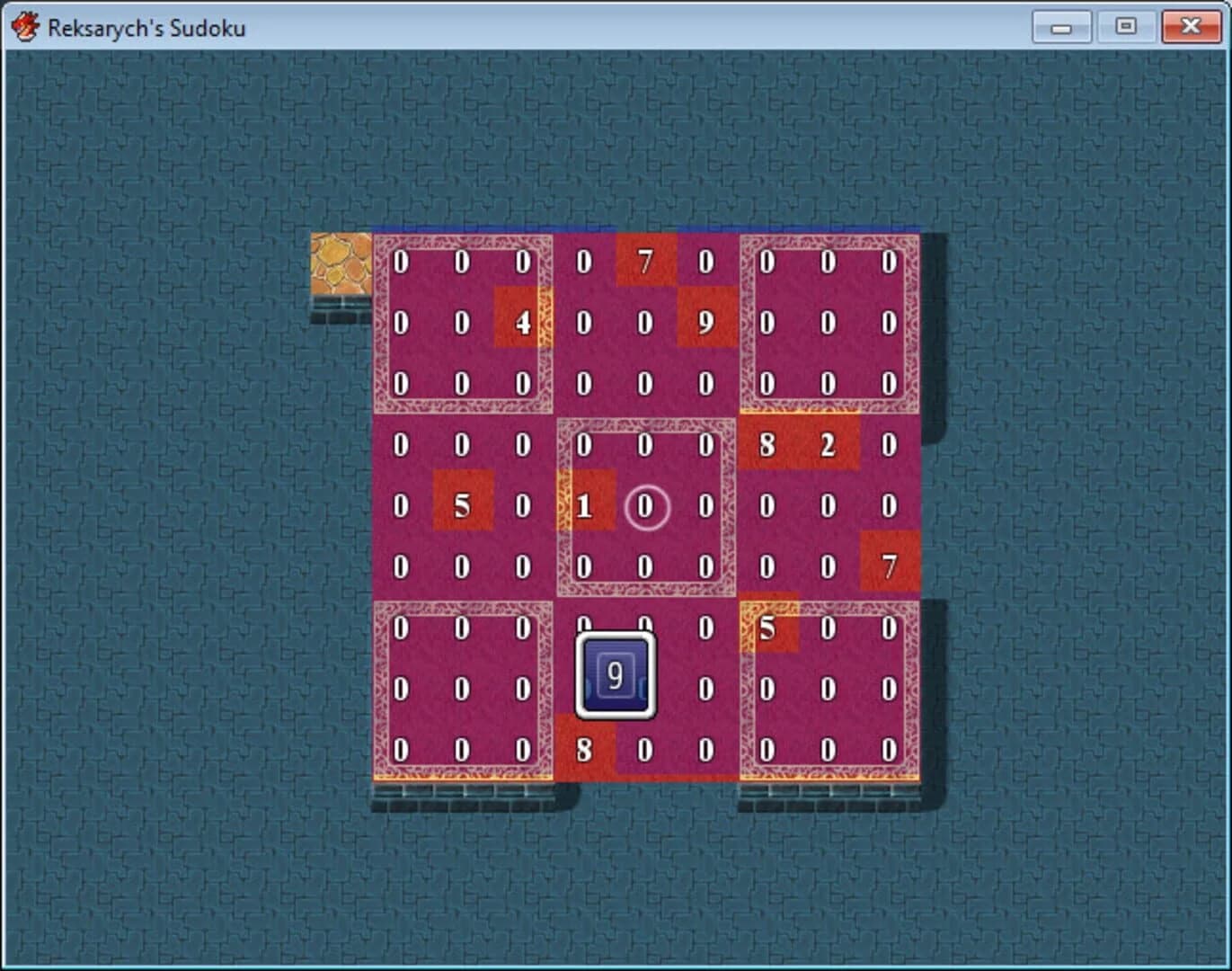
Task: Click the maximize button
Action: [1126, 27]
